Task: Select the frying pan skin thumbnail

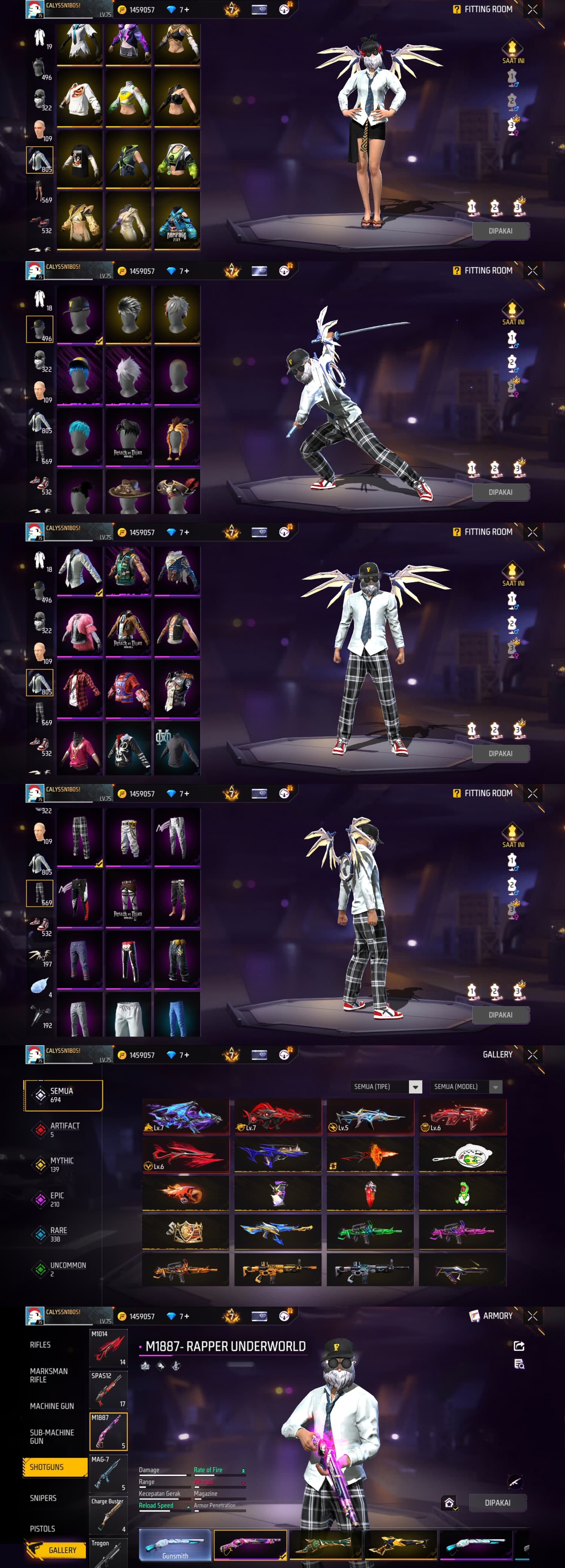Action: pyautogui.click(x=462, y=1155)
